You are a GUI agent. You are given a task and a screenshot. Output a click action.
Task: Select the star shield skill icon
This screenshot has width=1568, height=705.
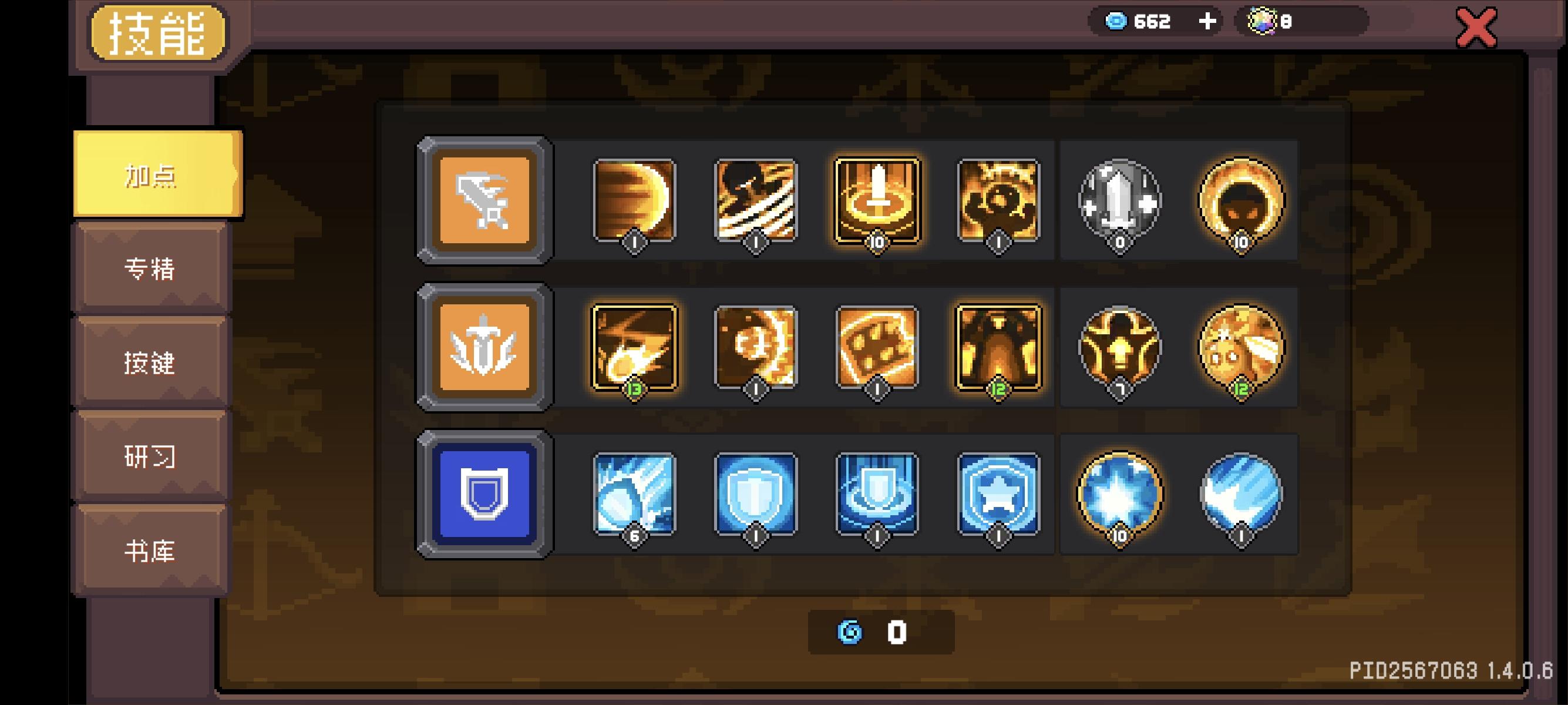[x=998, y=494]
